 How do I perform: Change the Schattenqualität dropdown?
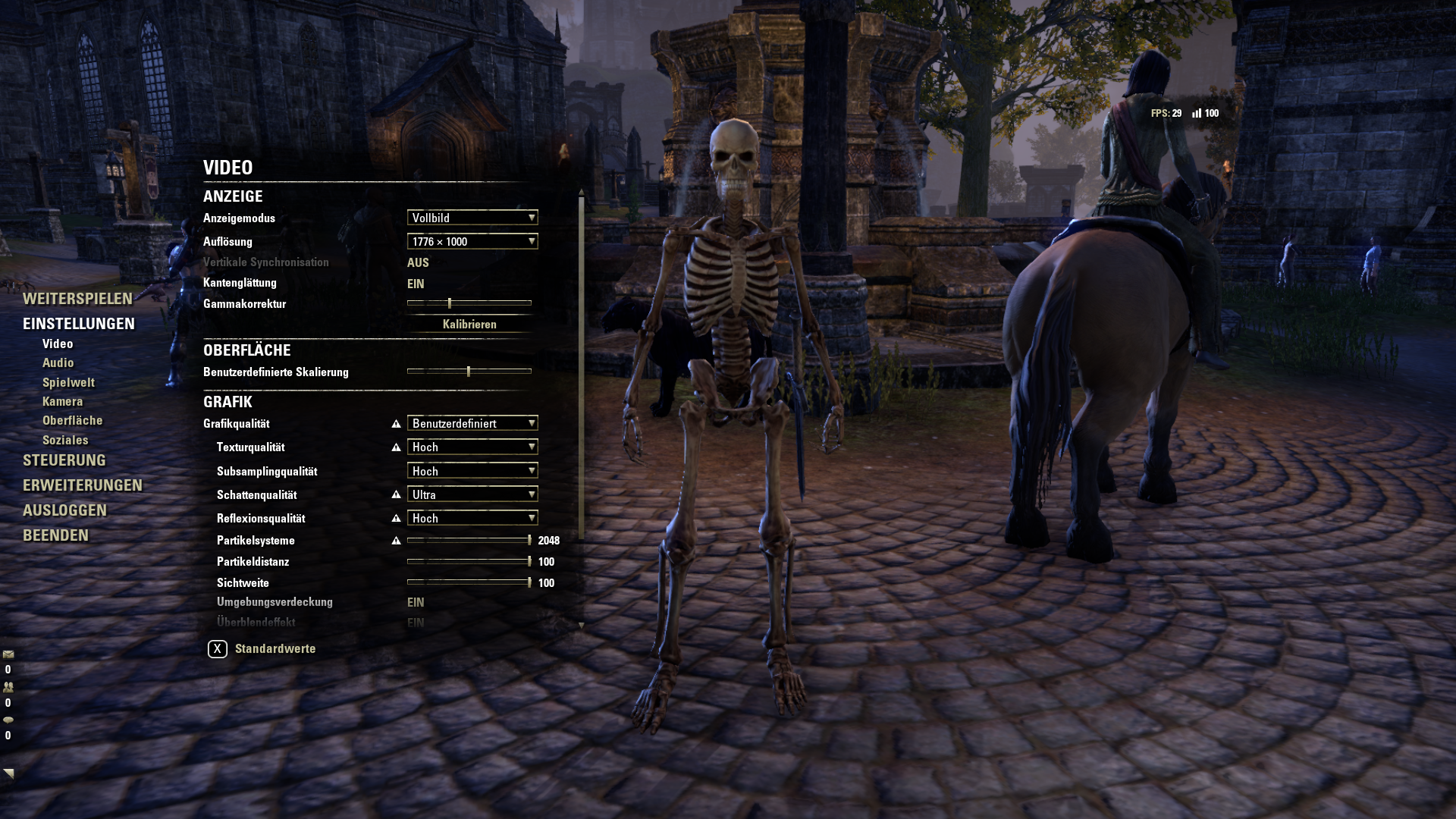472,494
